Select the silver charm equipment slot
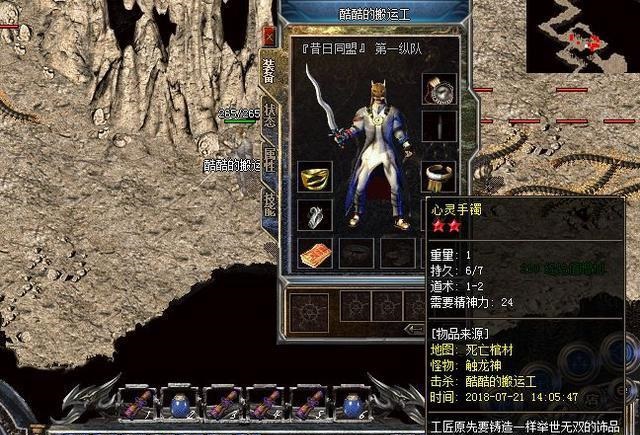This screenshot has width=640, height=435. (x=315, y=214)
